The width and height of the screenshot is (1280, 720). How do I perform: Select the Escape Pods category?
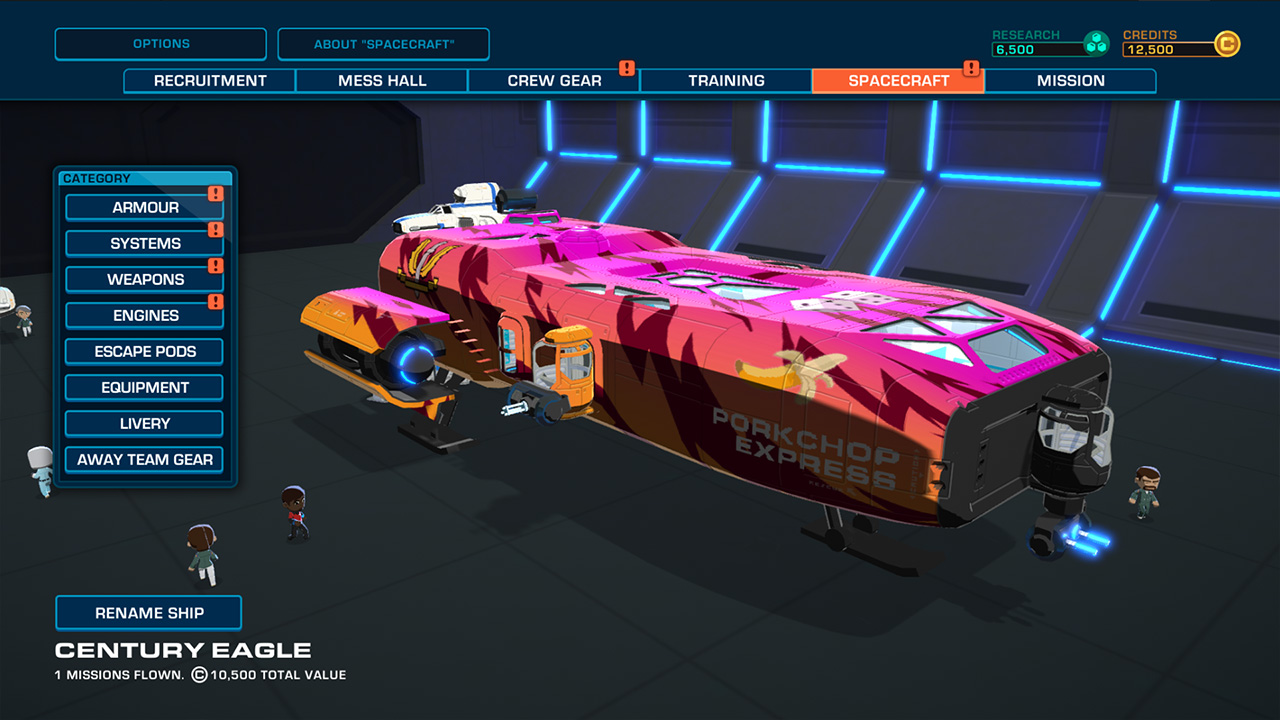click(x=143, y=351)
